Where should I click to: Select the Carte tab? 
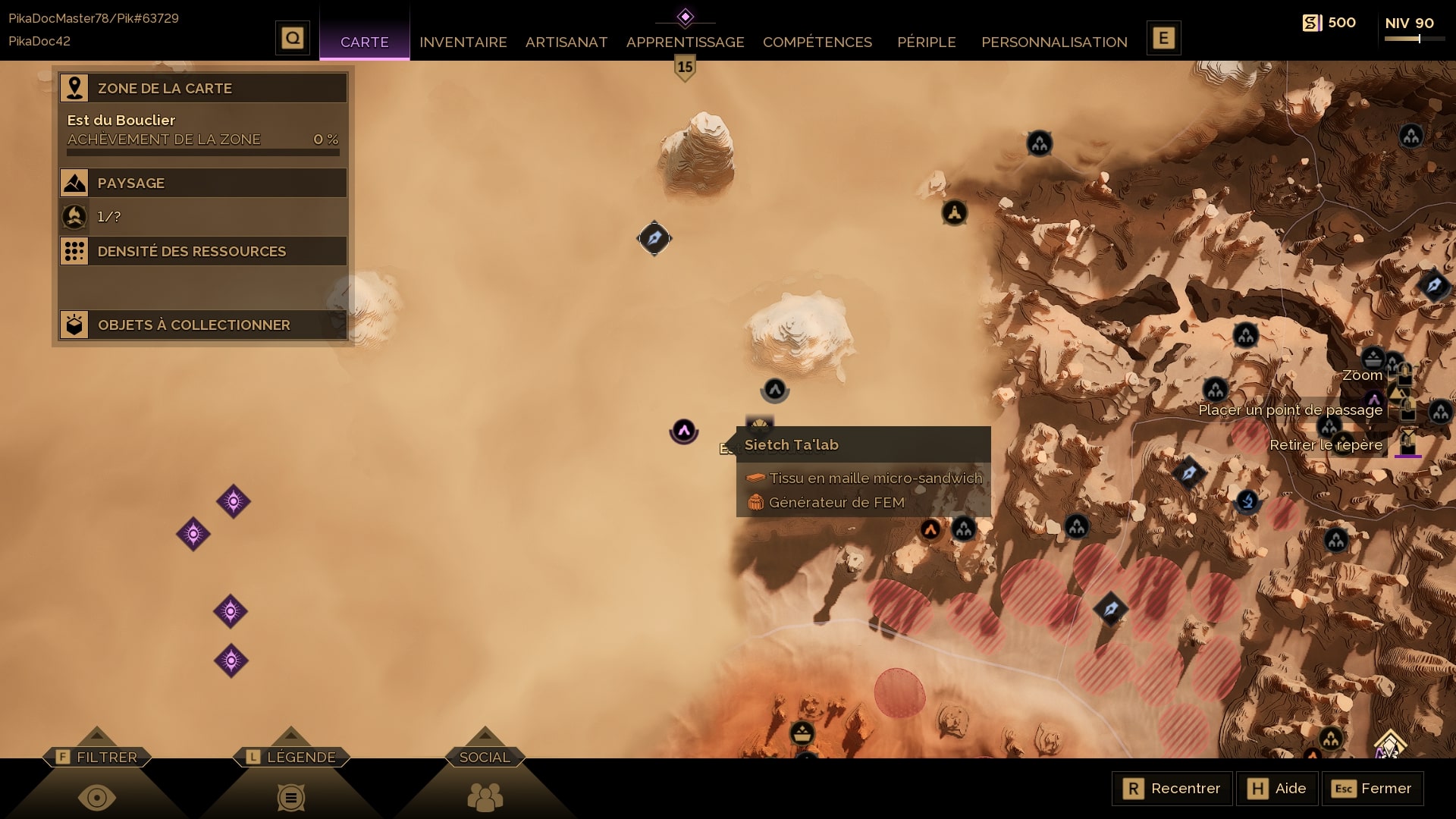coord(364,42)
